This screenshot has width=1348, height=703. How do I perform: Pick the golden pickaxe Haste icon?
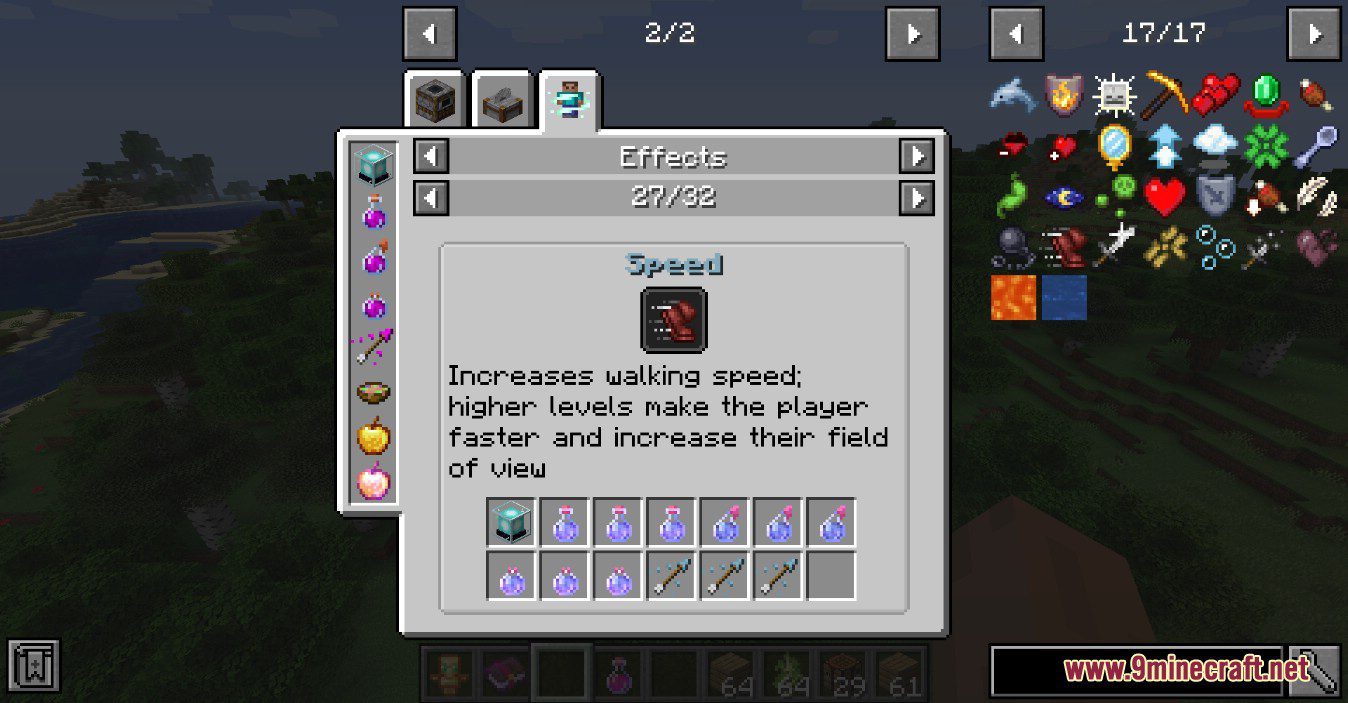(1165, 95)
